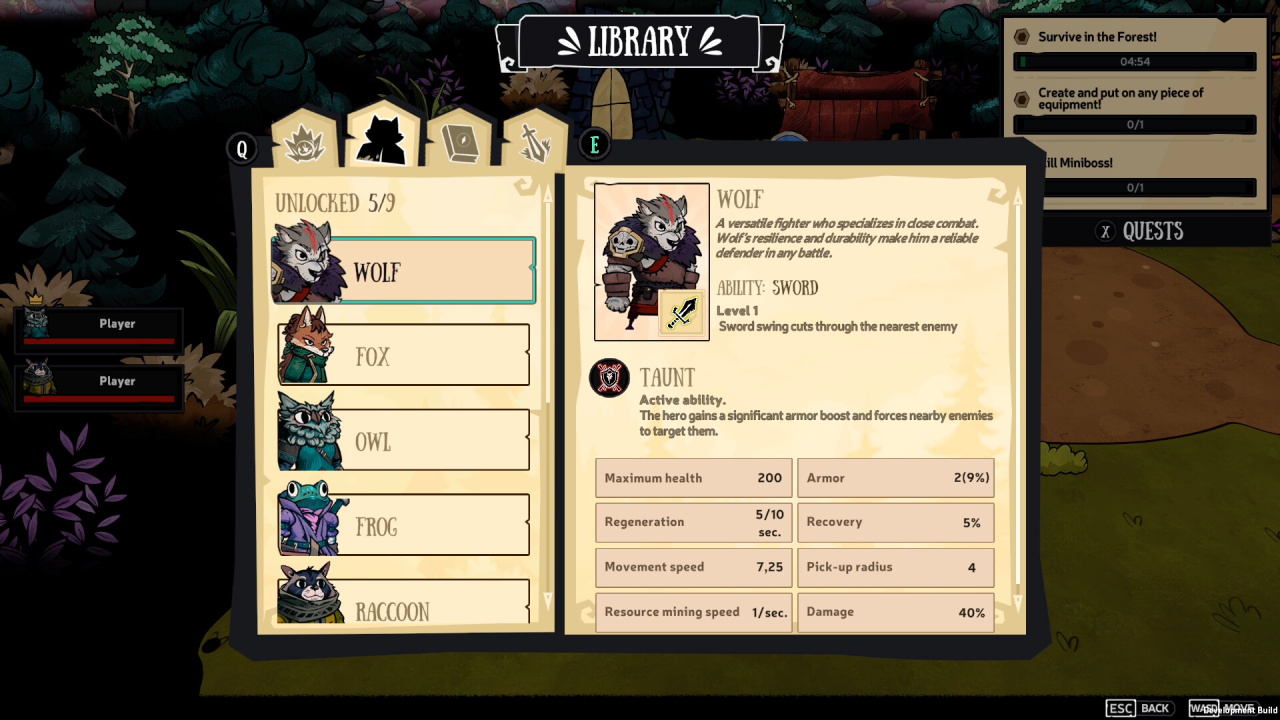Click the hero details scrollbar

(x=1018, y=400)
